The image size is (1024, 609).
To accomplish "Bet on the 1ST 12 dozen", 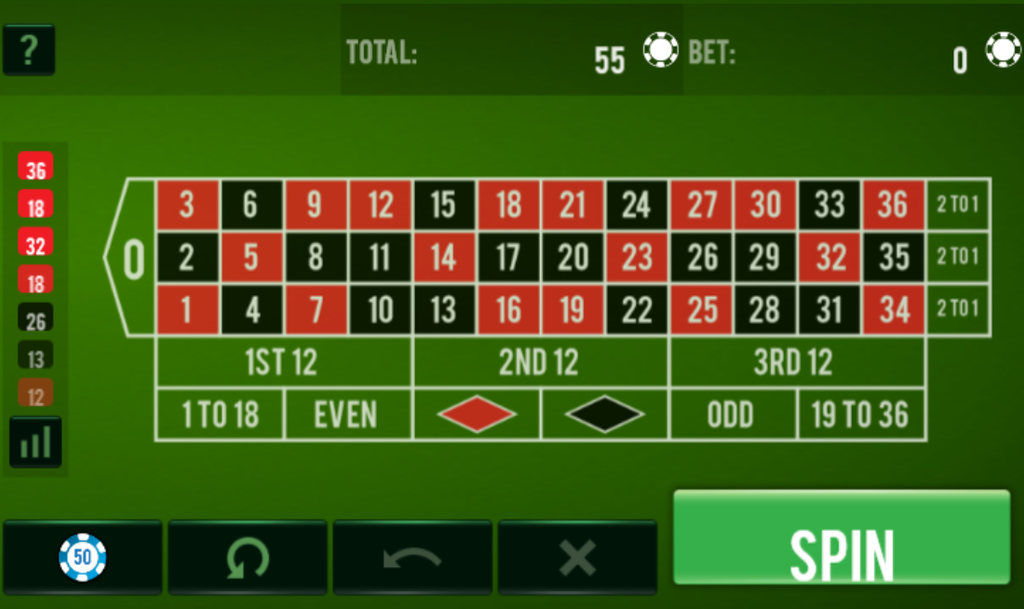I will coord(283,362).
